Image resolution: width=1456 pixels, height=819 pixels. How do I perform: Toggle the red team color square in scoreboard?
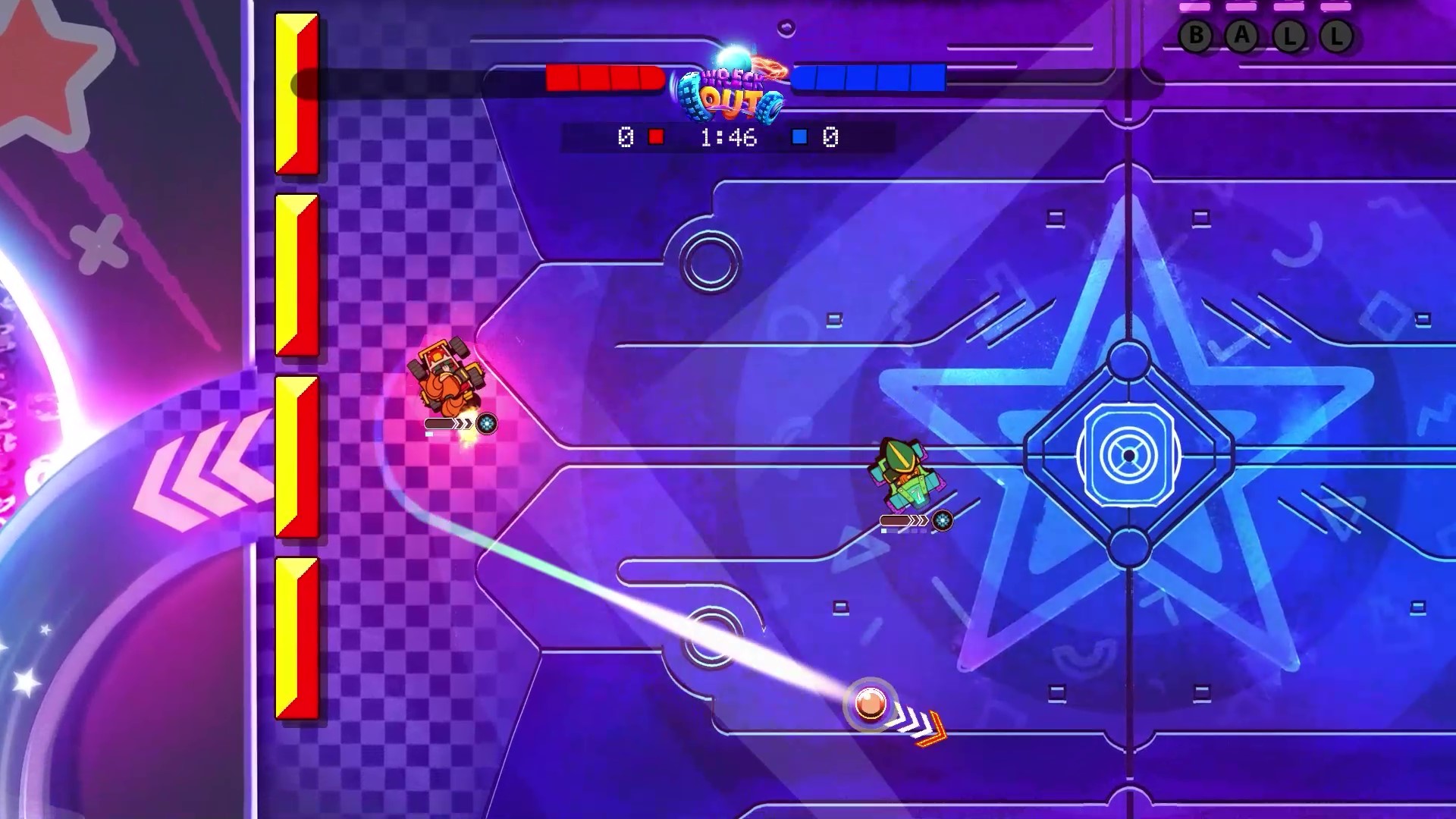(x=657, y=137)
